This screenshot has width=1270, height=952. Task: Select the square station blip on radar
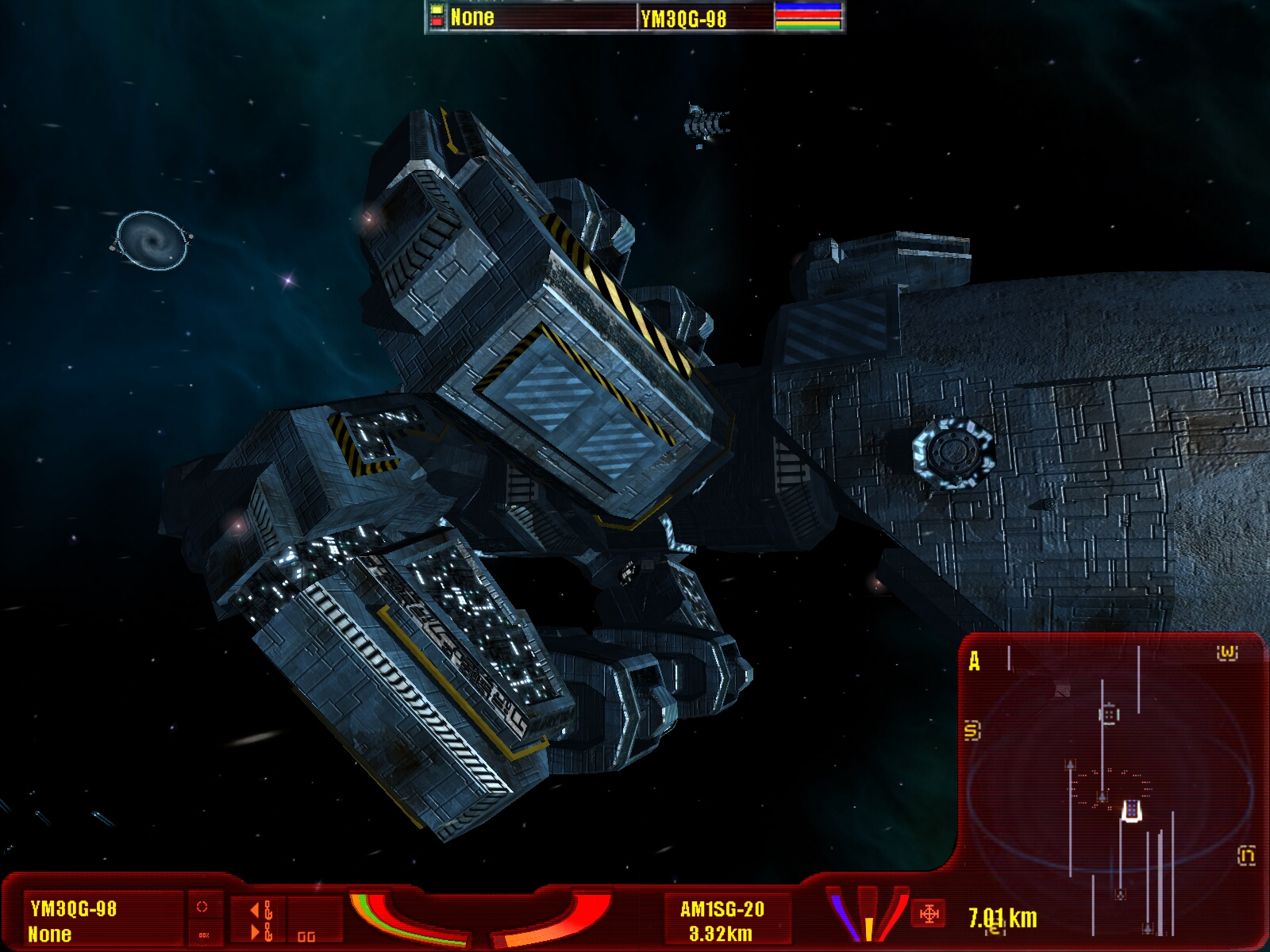pyautogui.click(x=1109, y=714)
